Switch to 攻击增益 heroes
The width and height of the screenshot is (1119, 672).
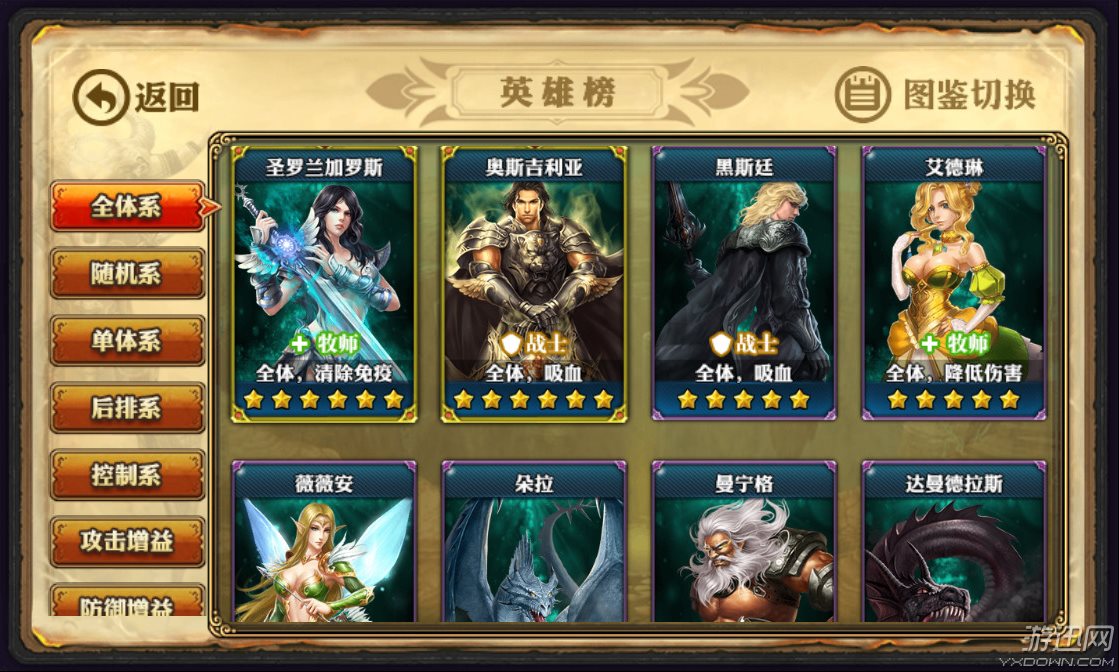pos(127,542)
